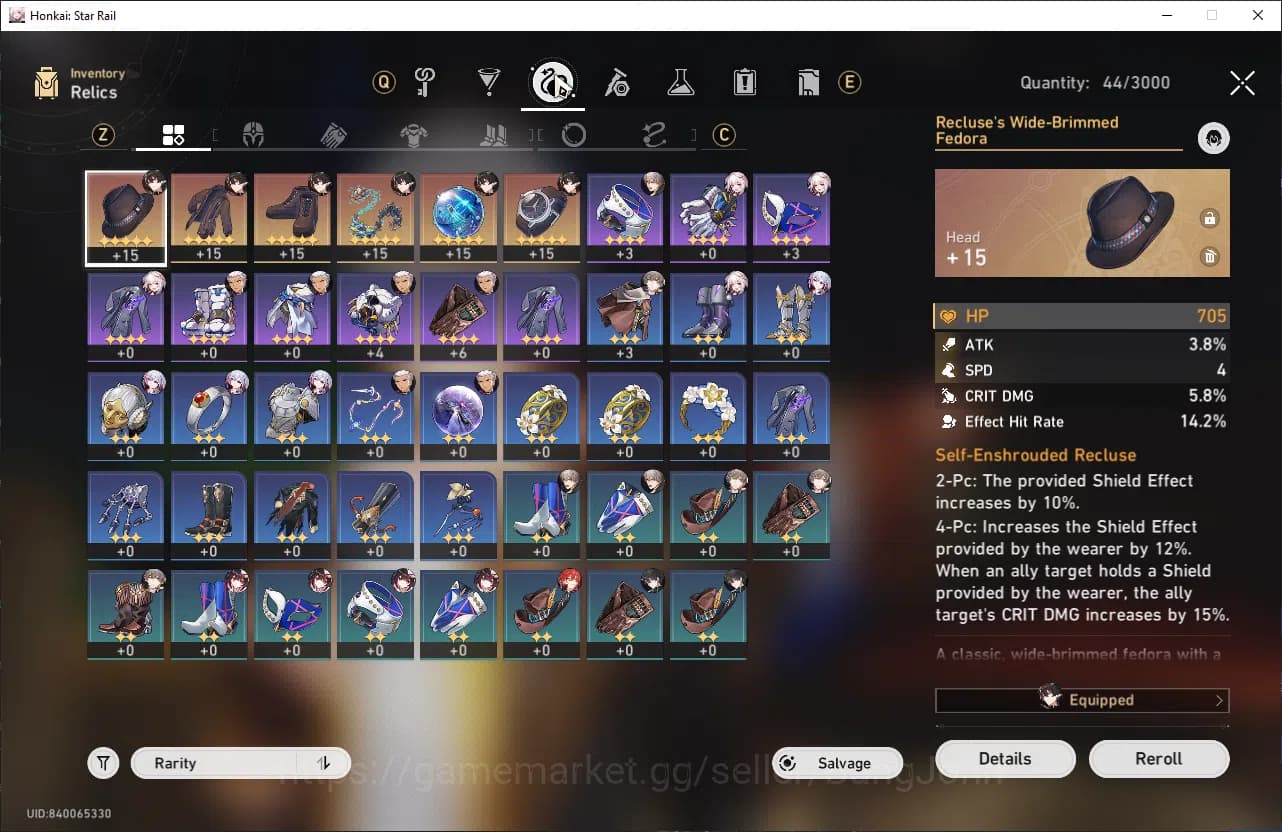The width and height of the screenshot is (1282, 832).
Task: Open the Light Cone inventory tab
Action: tap(488, 83)
